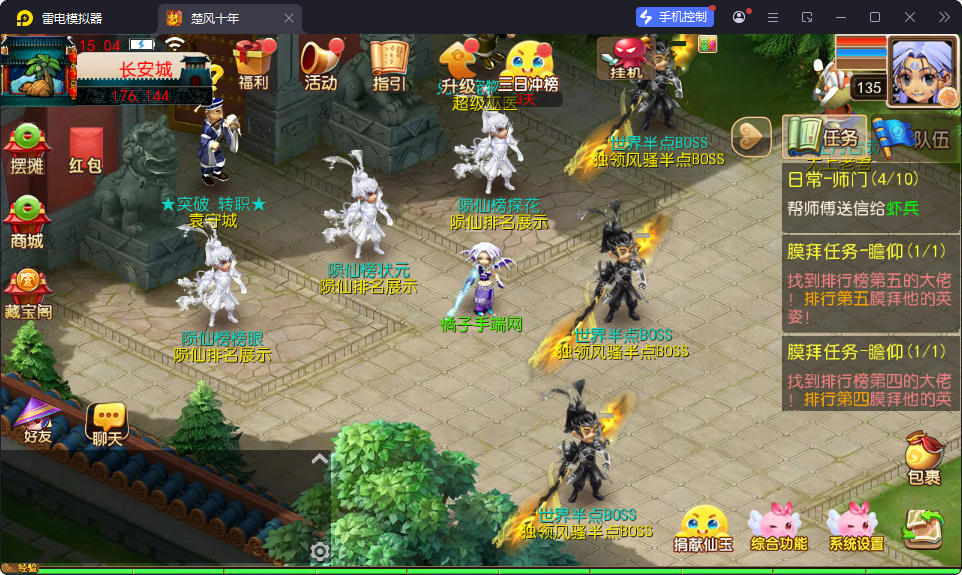Open the 指引 guide book

(389, 66)
